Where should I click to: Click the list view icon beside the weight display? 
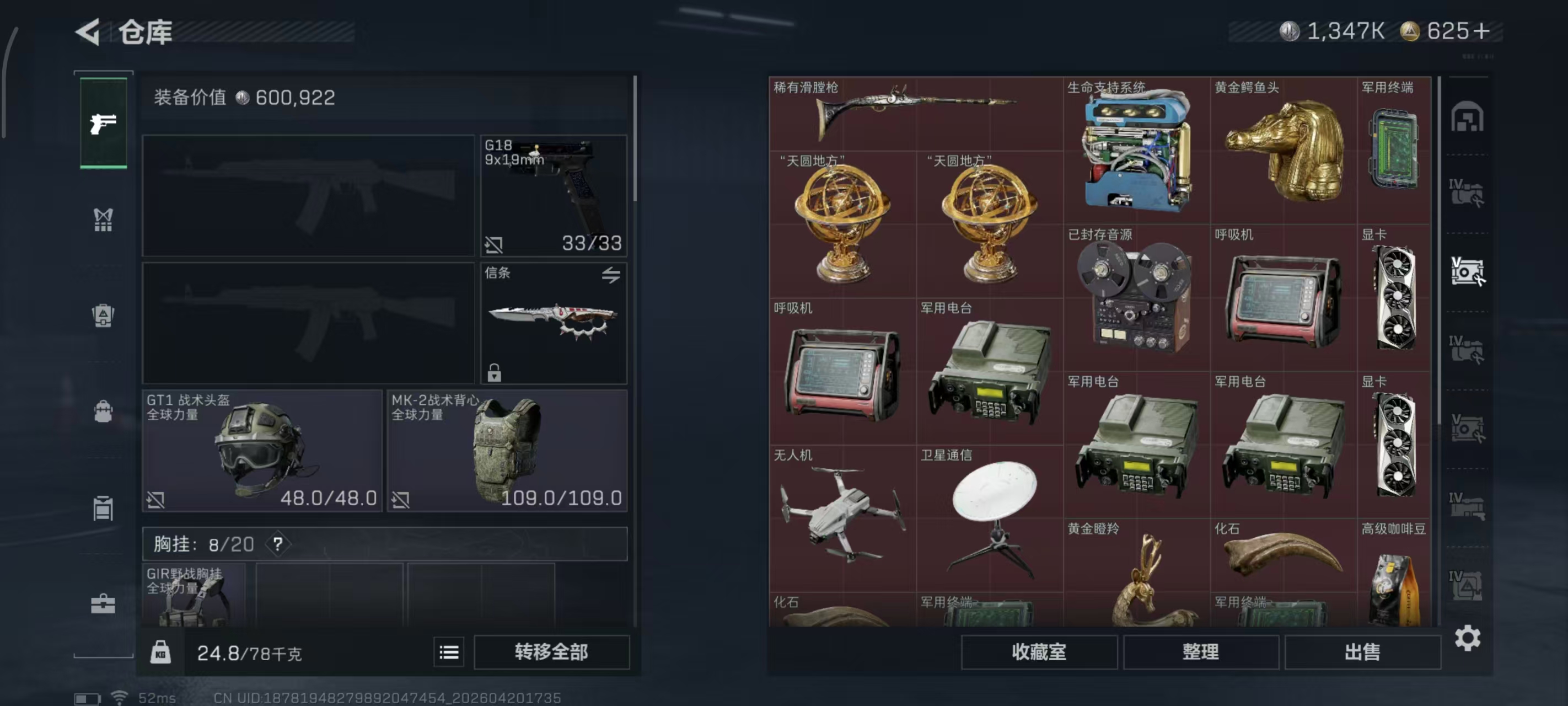[x=449, y=652]
